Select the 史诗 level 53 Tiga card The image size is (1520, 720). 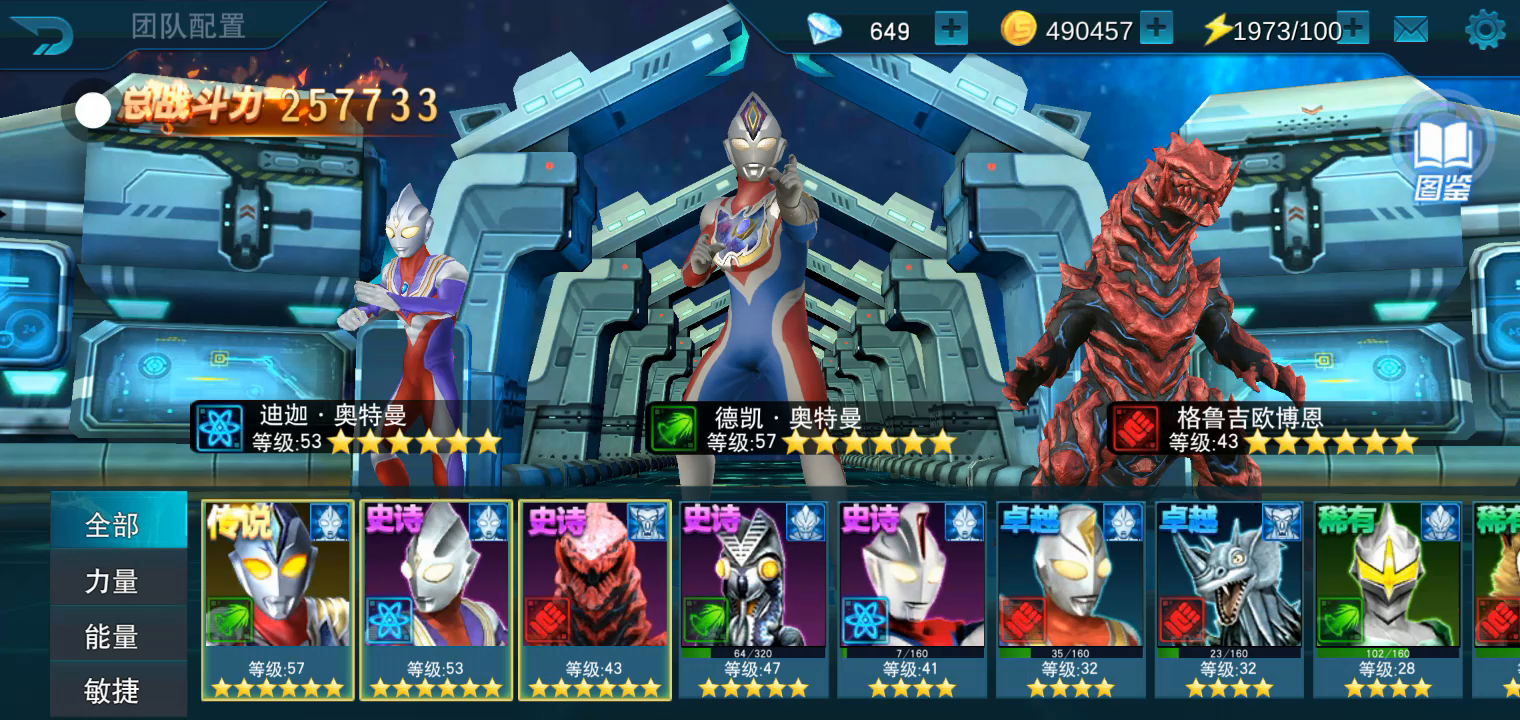[436, 598]
